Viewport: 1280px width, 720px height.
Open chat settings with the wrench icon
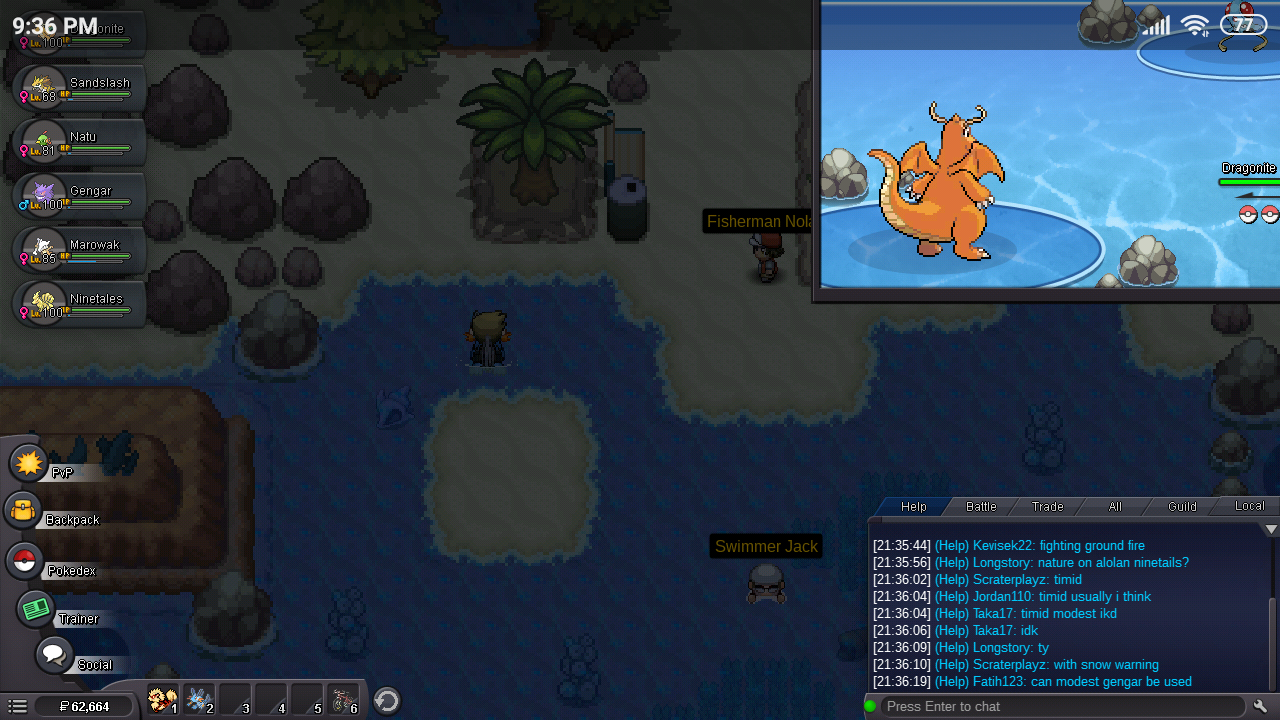point(1261,707)
